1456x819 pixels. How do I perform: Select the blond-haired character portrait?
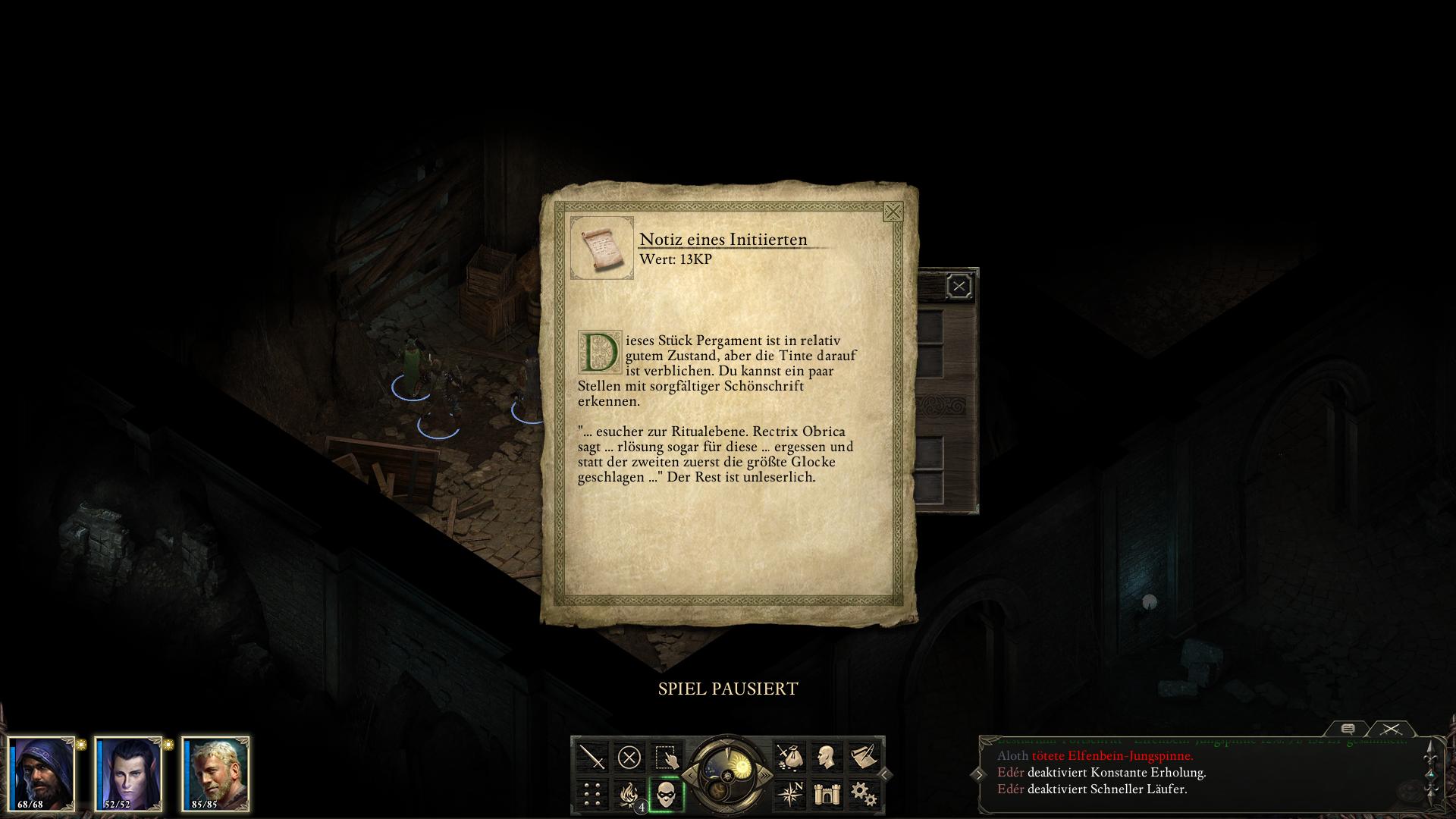[215, 773]
